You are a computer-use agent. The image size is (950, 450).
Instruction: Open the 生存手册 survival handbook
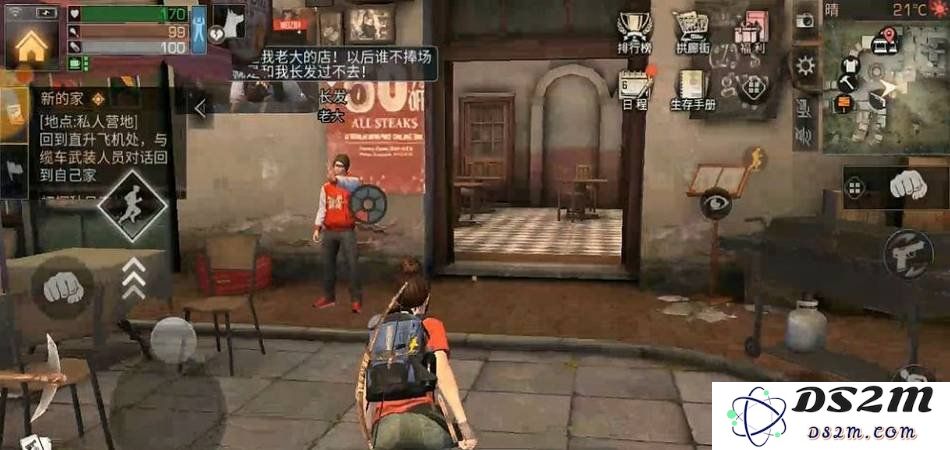click(691, 88)
